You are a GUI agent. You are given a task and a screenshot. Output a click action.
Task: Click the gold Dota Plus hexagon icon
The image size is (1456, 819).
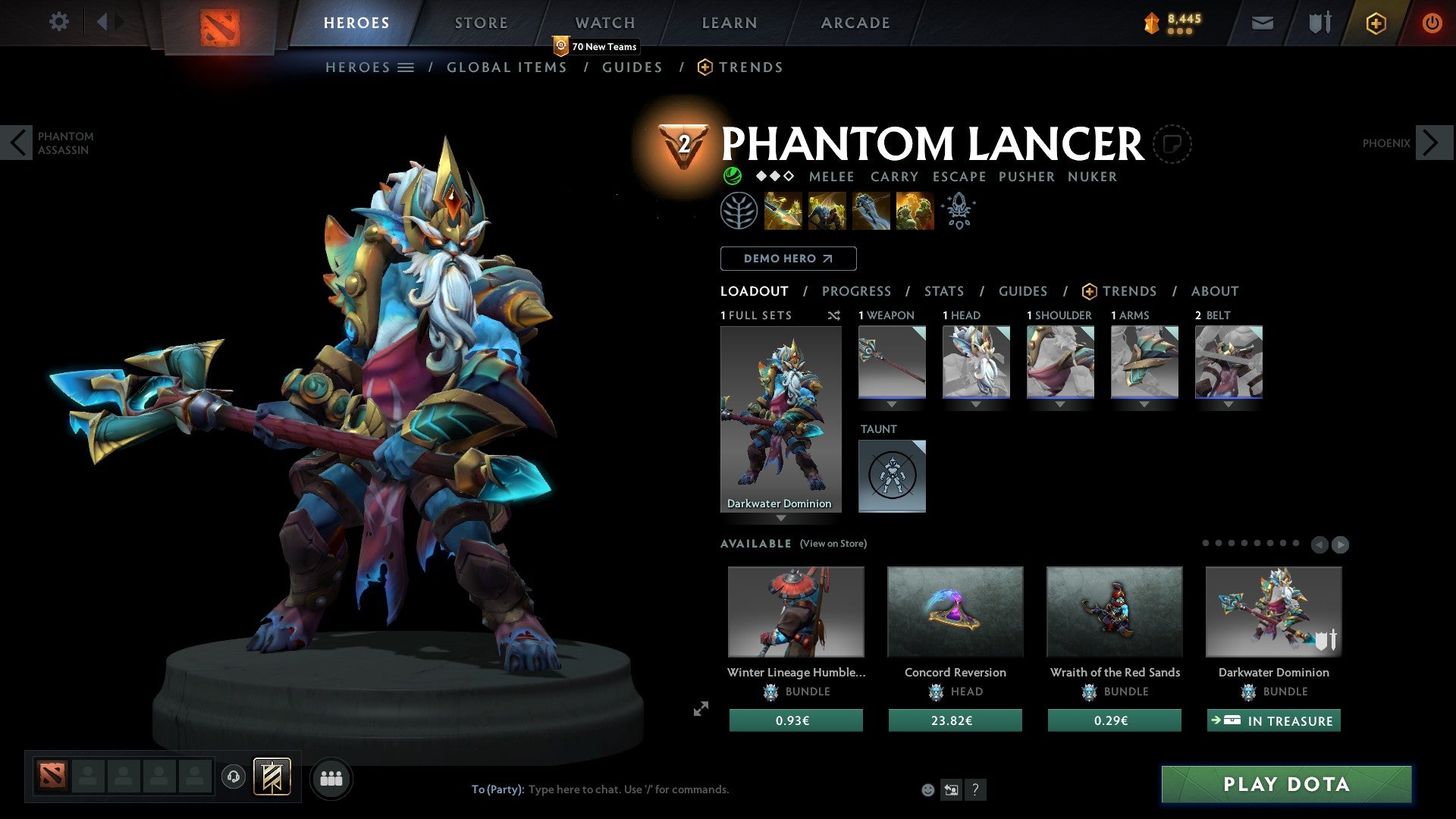pyautogui.click(x=1375, y=23)
